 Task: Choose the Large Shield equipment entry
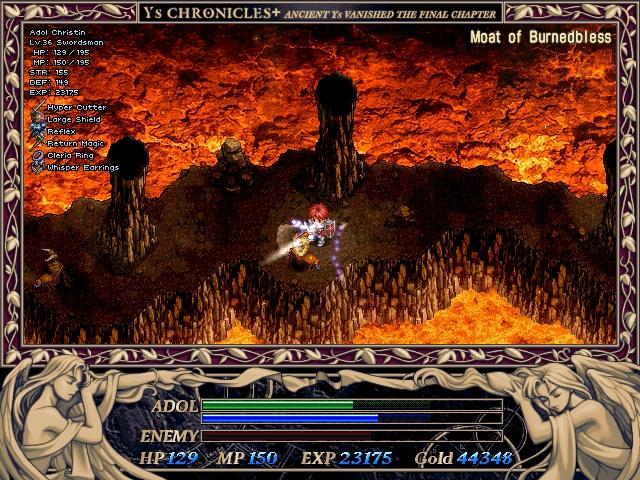75,119
